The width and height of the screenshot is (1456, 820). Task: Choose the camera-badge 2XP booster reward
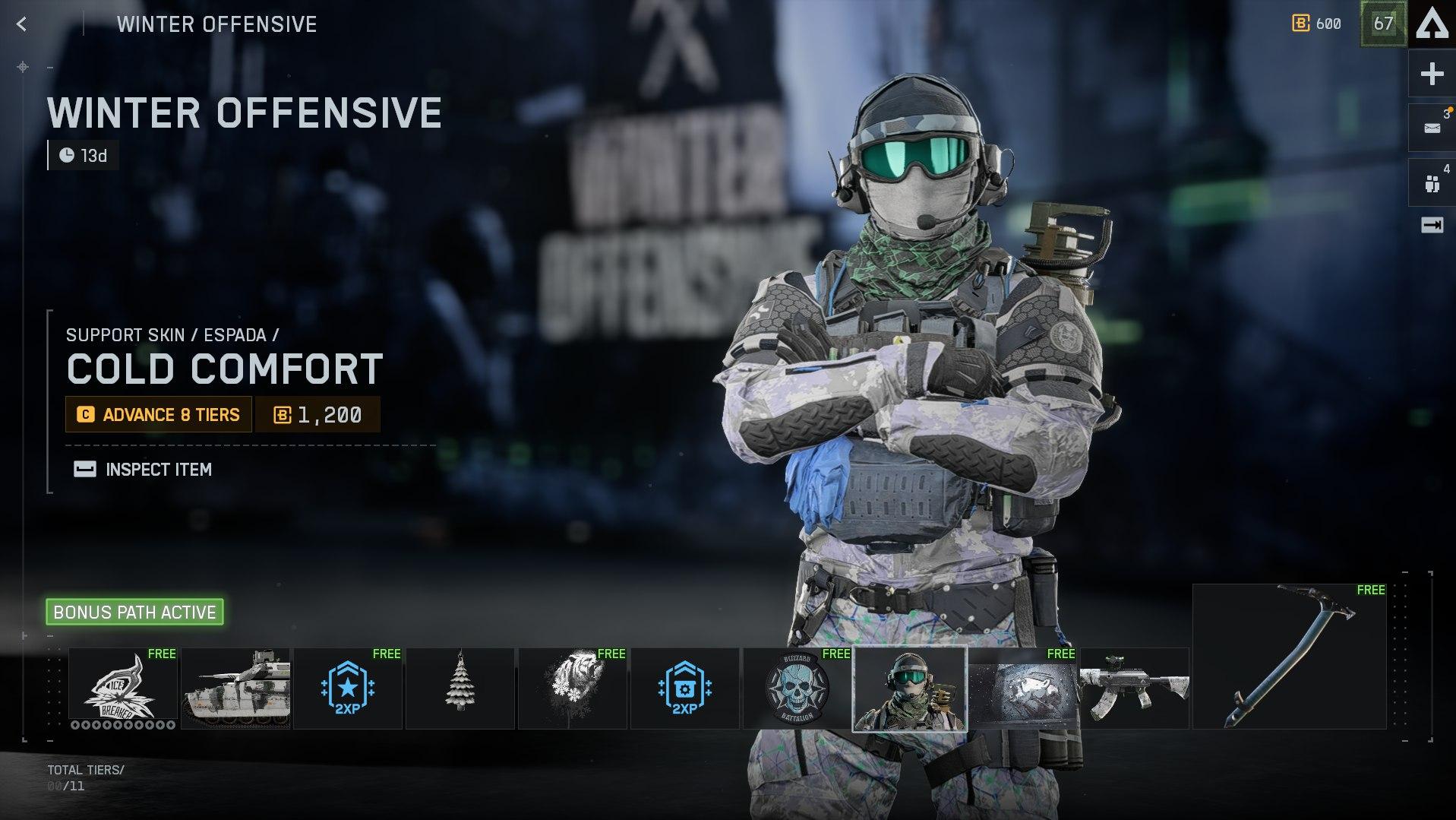coord(684,688)
